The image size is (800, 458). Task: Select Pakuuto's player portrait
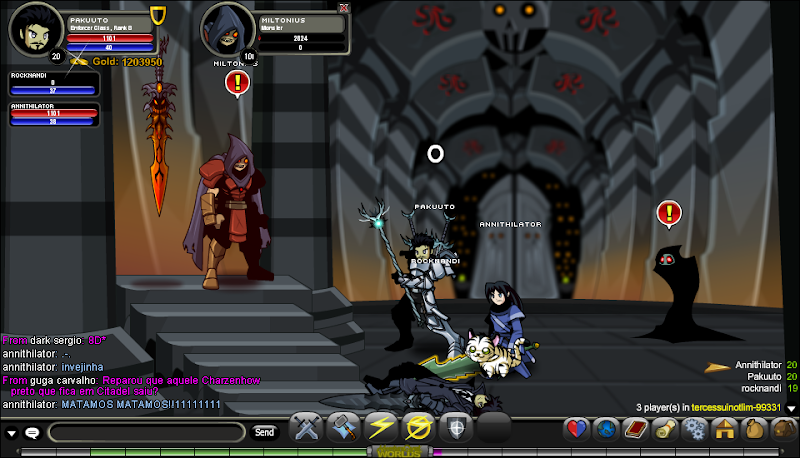[x=32, y=28]
